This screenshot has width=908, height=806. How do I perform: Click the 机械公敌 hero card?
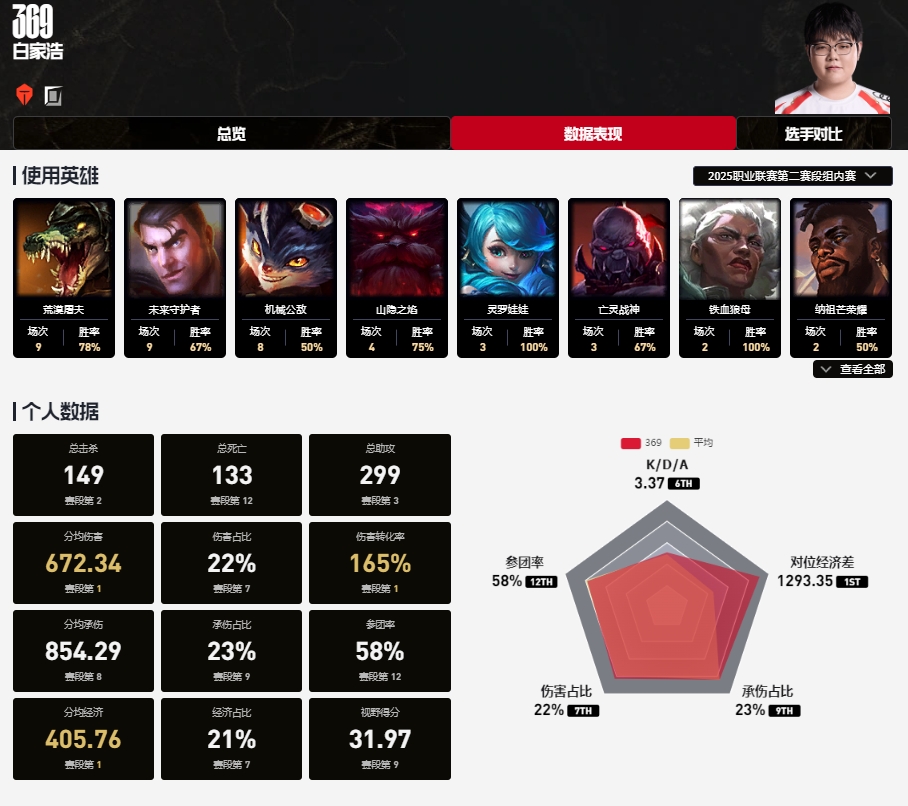pyautogui.click(x=286, y=277)
